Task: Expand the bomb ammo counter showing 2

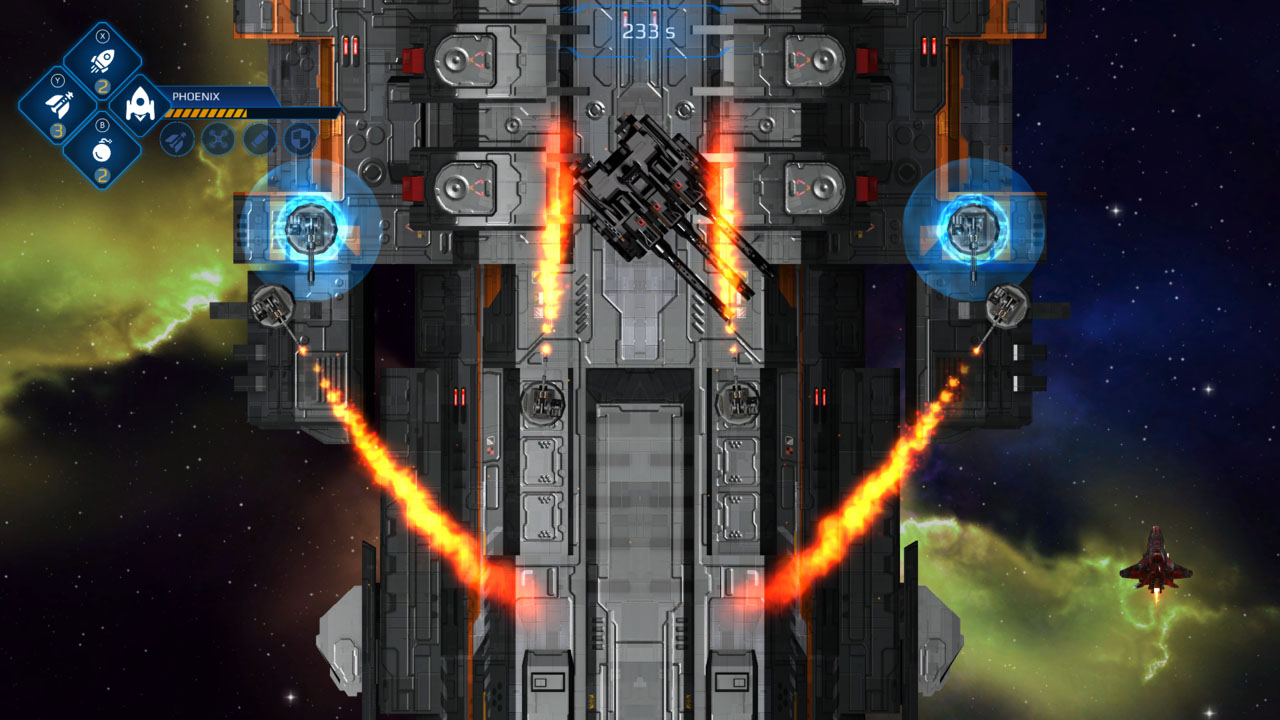Action: coord(103,174)
